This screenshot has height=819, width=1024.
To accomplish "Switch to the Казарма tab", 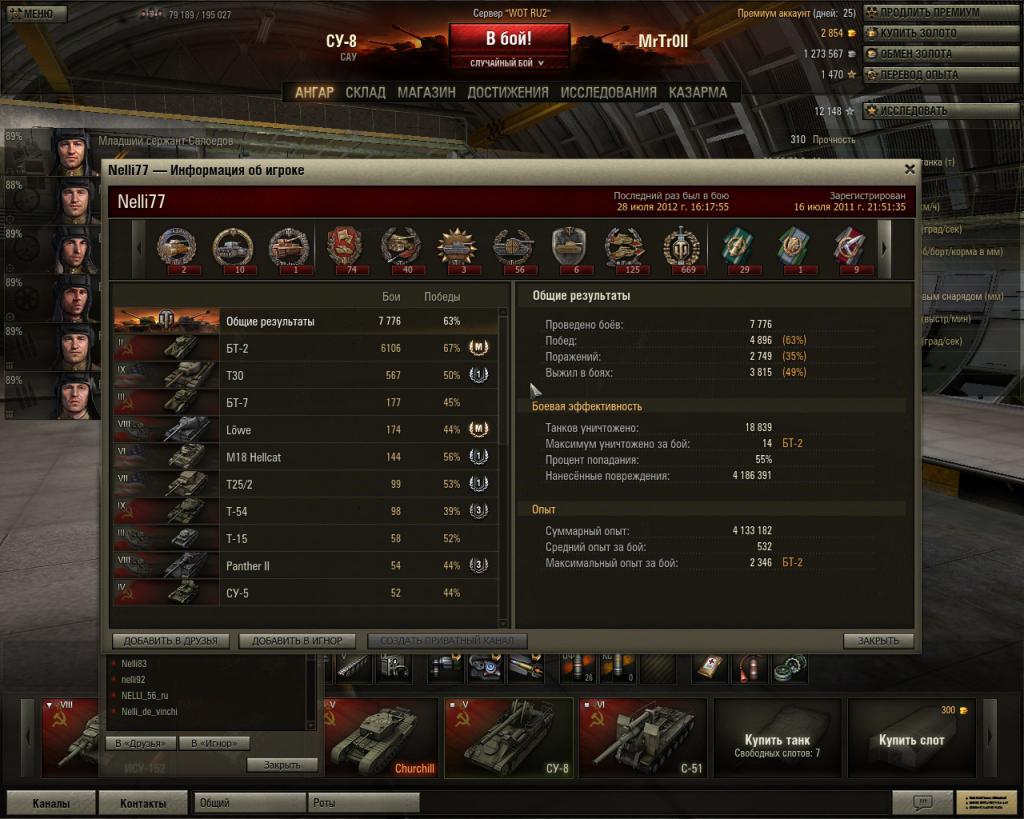I will (698, 92).
